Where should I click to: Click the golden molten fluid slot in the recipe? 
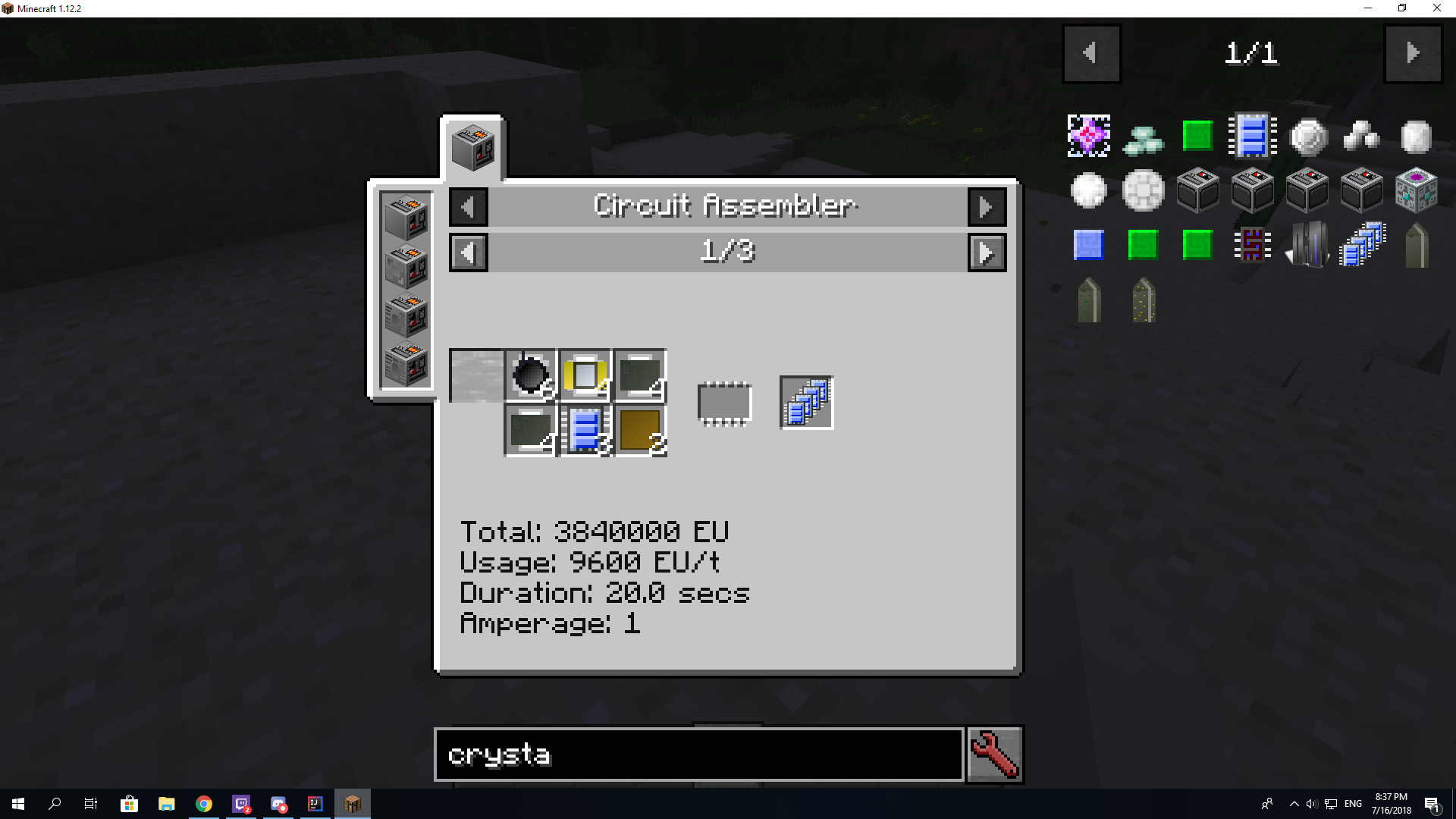[x=639, y=430]
